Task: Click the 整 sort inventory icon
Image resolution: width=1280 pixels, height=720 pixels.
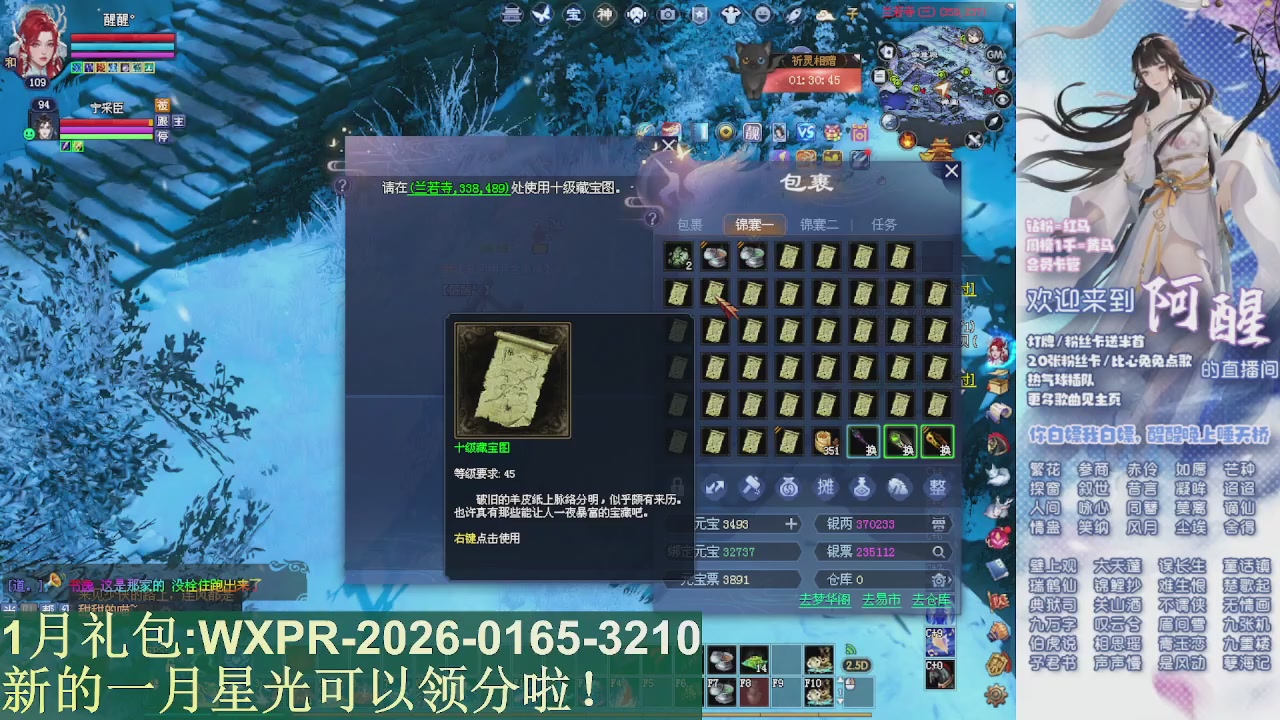Action: tap(938, 488)
